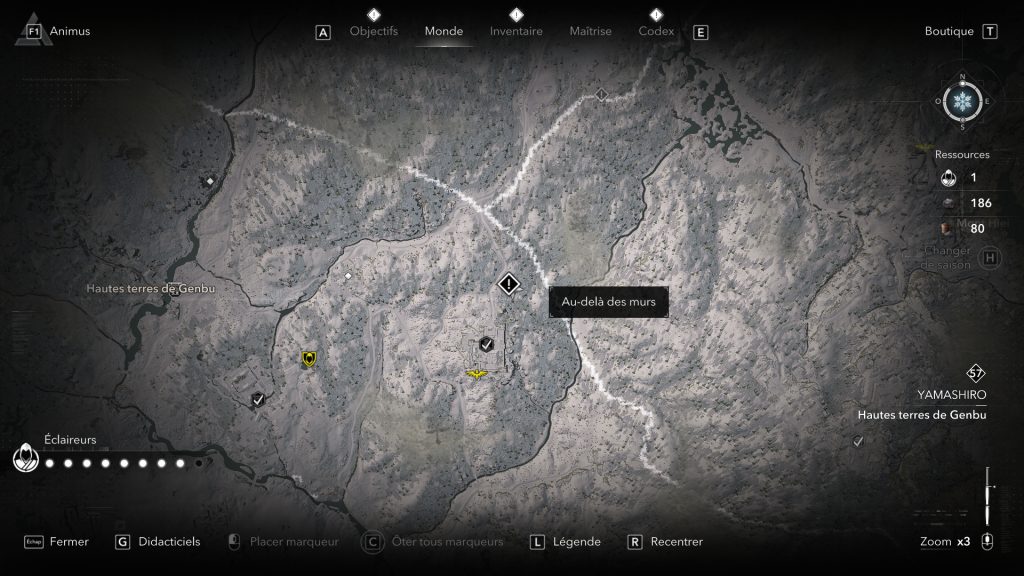Viewport: 1024px width, 576px height.
Task: Recentrer the map on player
Action: click(676, 542)
